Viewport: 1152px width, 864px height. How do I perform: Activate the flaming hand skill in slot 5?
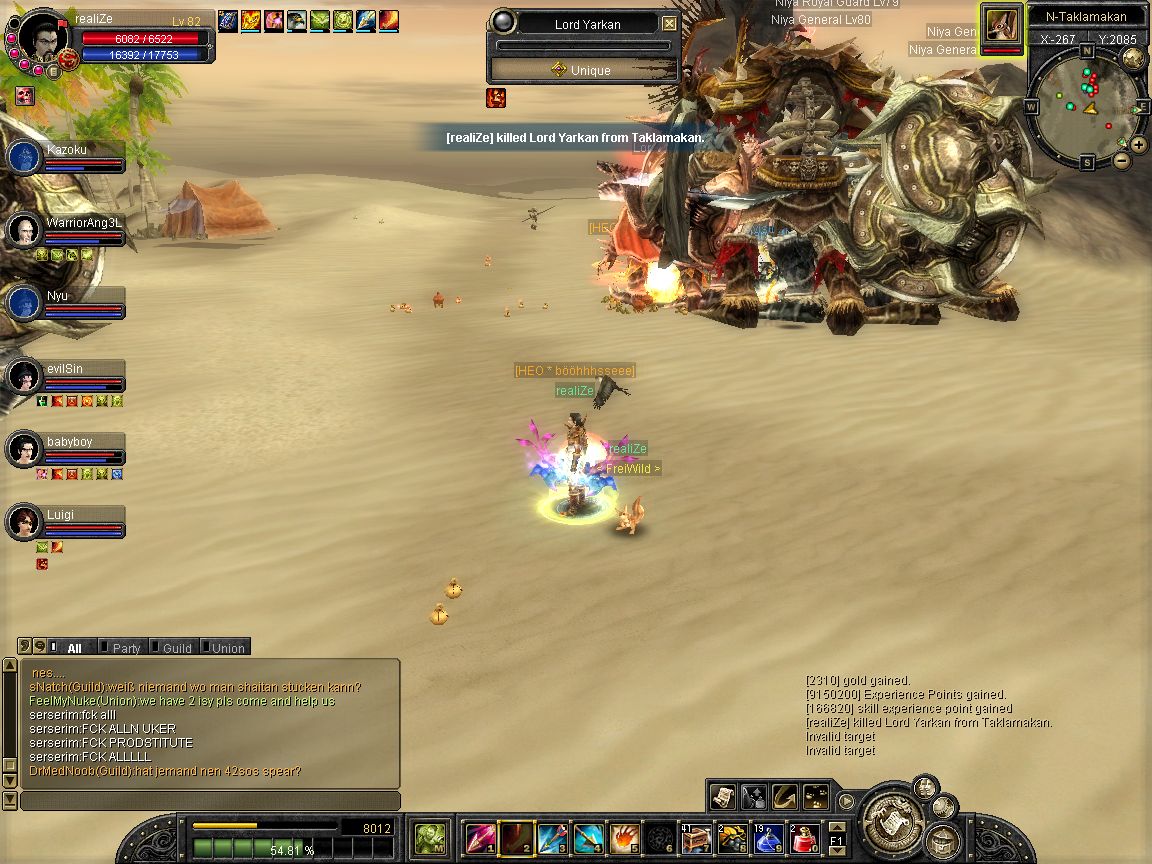click(x=625, y=838)
